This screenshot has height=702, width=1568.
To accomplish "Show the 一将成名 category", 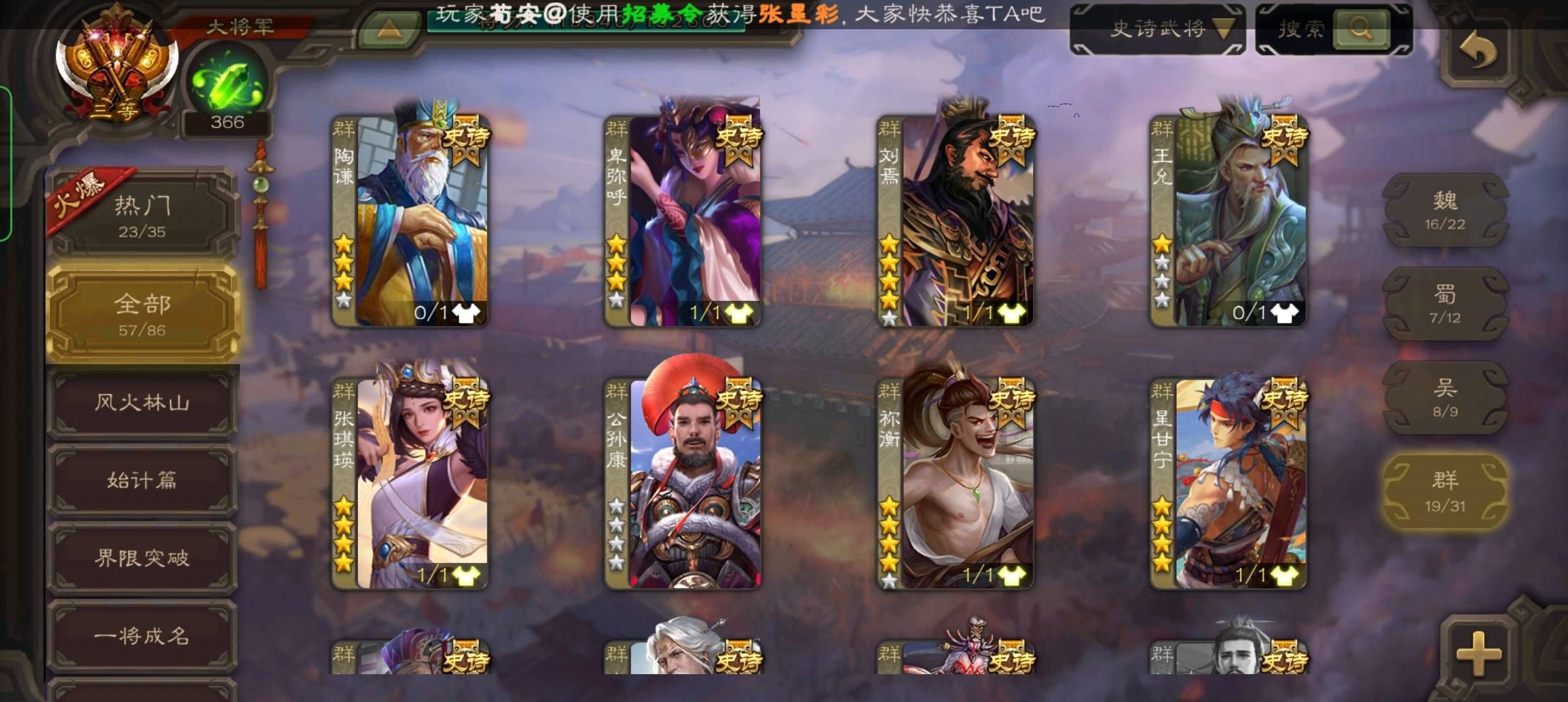I will (x=142, y=635).
